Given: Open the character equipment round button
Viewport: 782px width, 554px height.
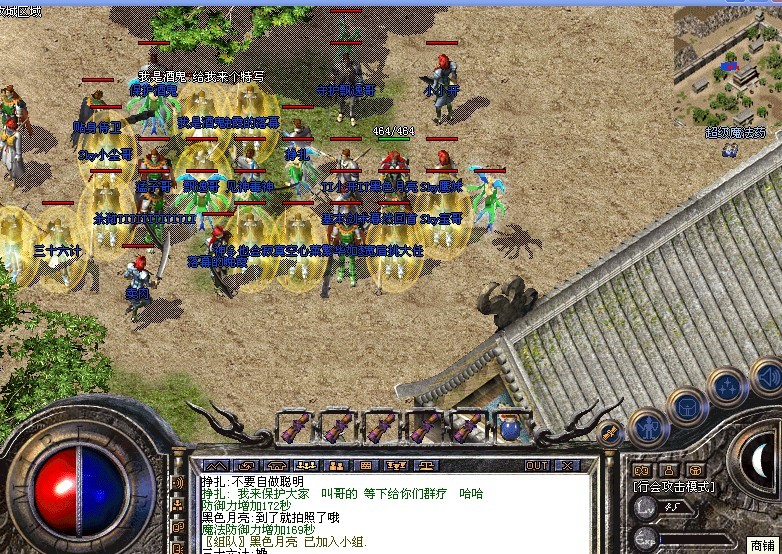Looking at the screenshot, I should coord(648,428).
